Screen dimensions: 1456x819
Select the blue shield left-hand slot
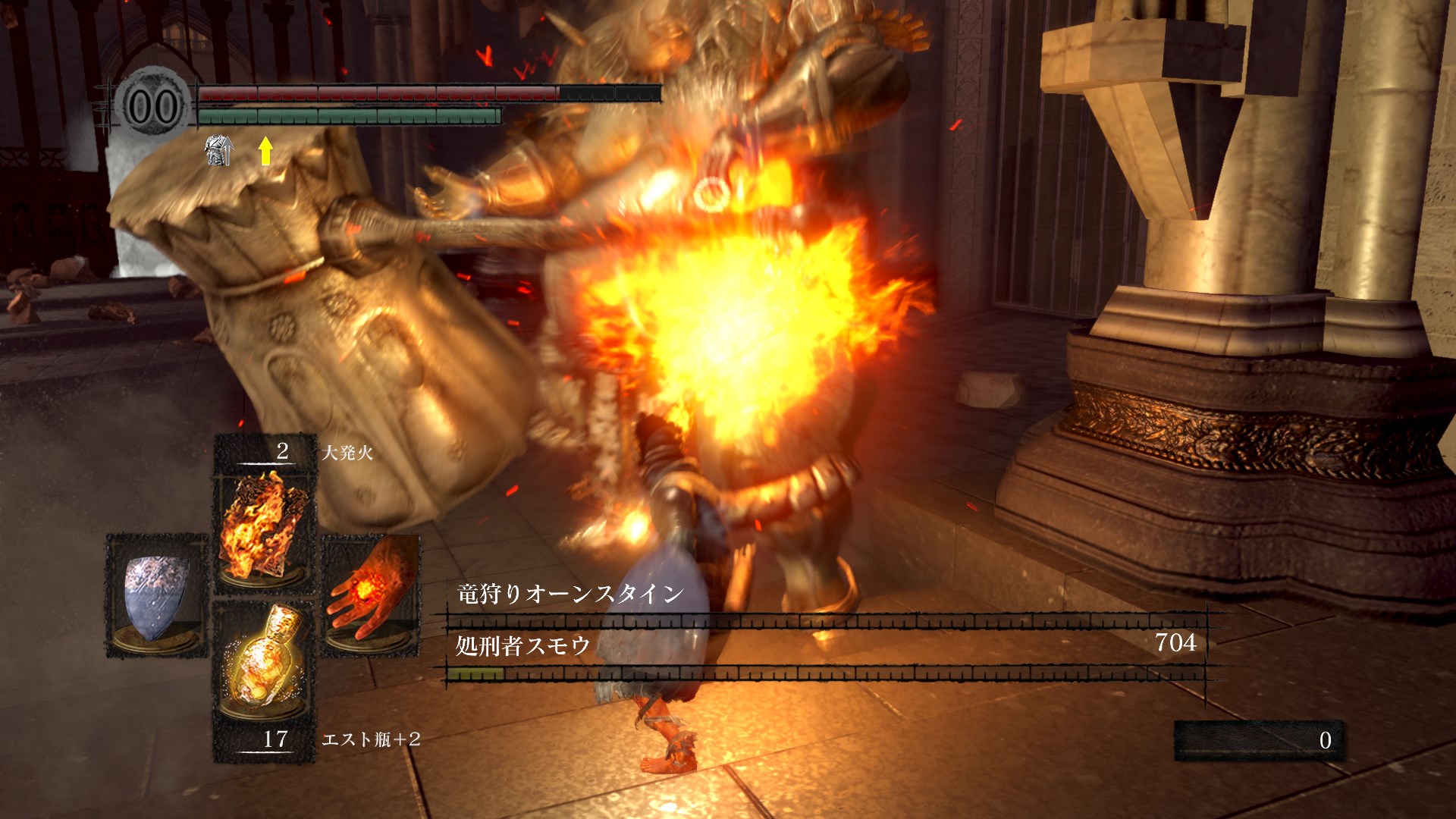(x=156, y=595)
